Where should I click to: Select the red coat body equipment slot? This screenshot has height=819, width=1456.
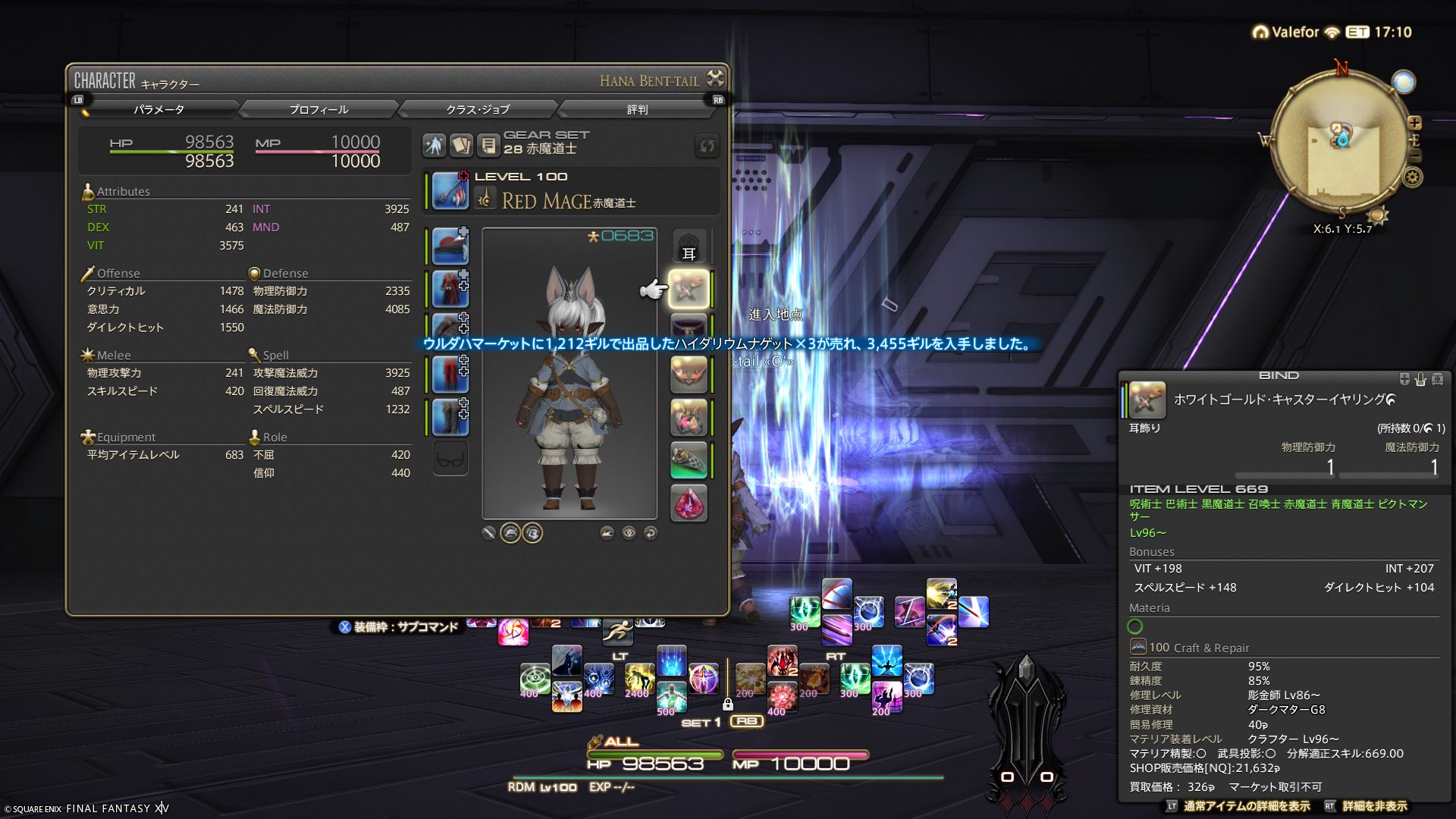pos(450,288)
